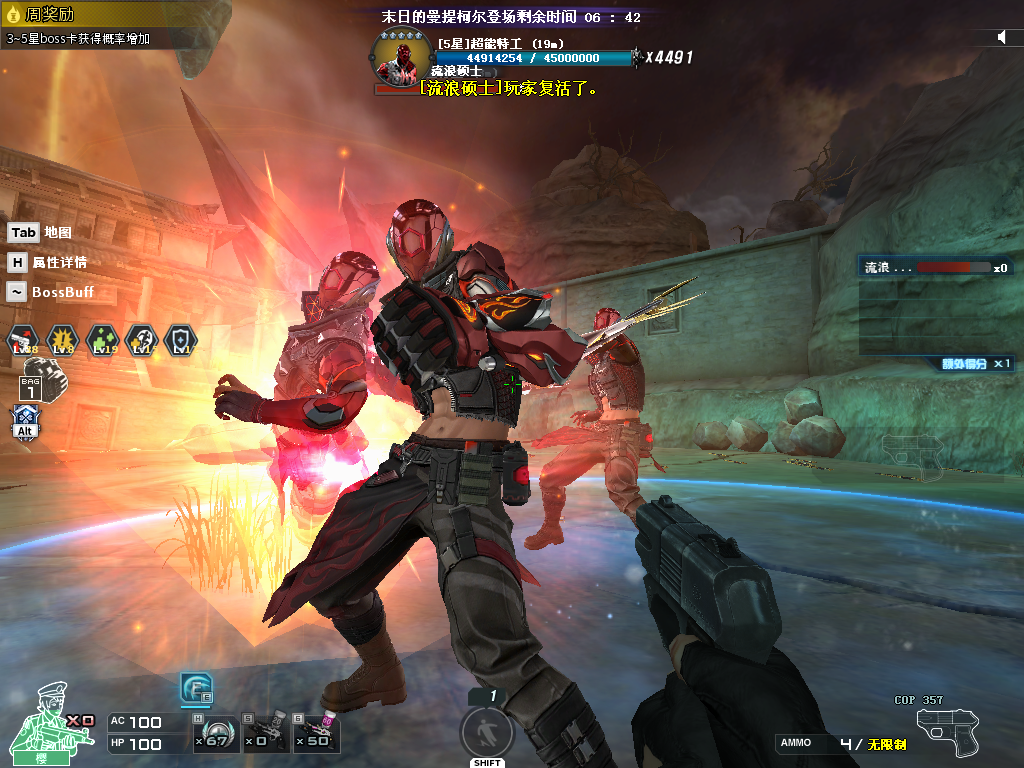Show the 属性详情 attribute details
Image resolution: width=1024 pixels, height=768 pixels.
coord(47,262)
